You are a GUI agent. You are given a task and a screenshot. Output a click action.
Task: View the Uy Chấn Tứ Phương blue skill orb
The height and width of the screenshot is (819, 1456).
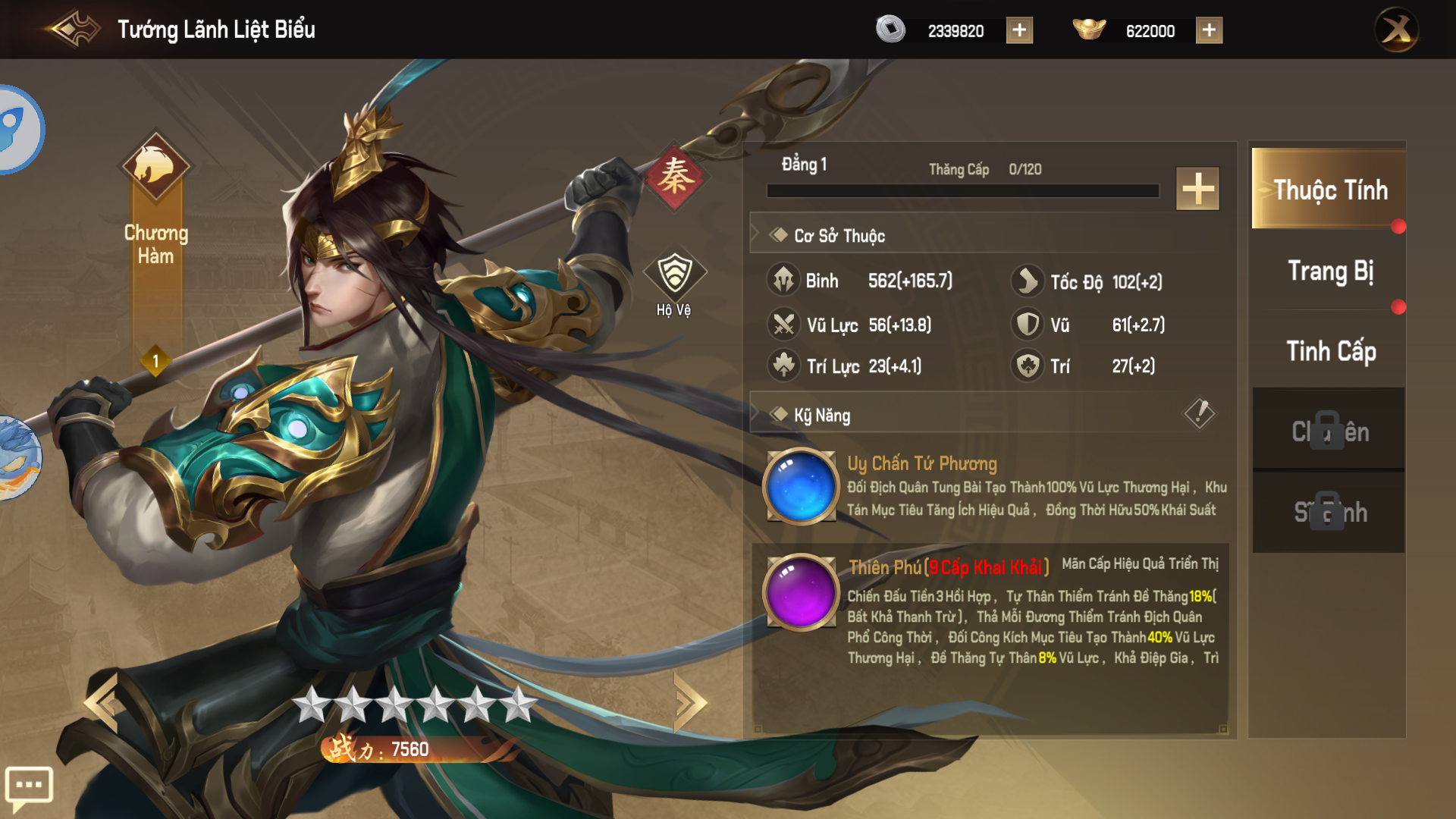pyautogui.click(x=801, y=486)
